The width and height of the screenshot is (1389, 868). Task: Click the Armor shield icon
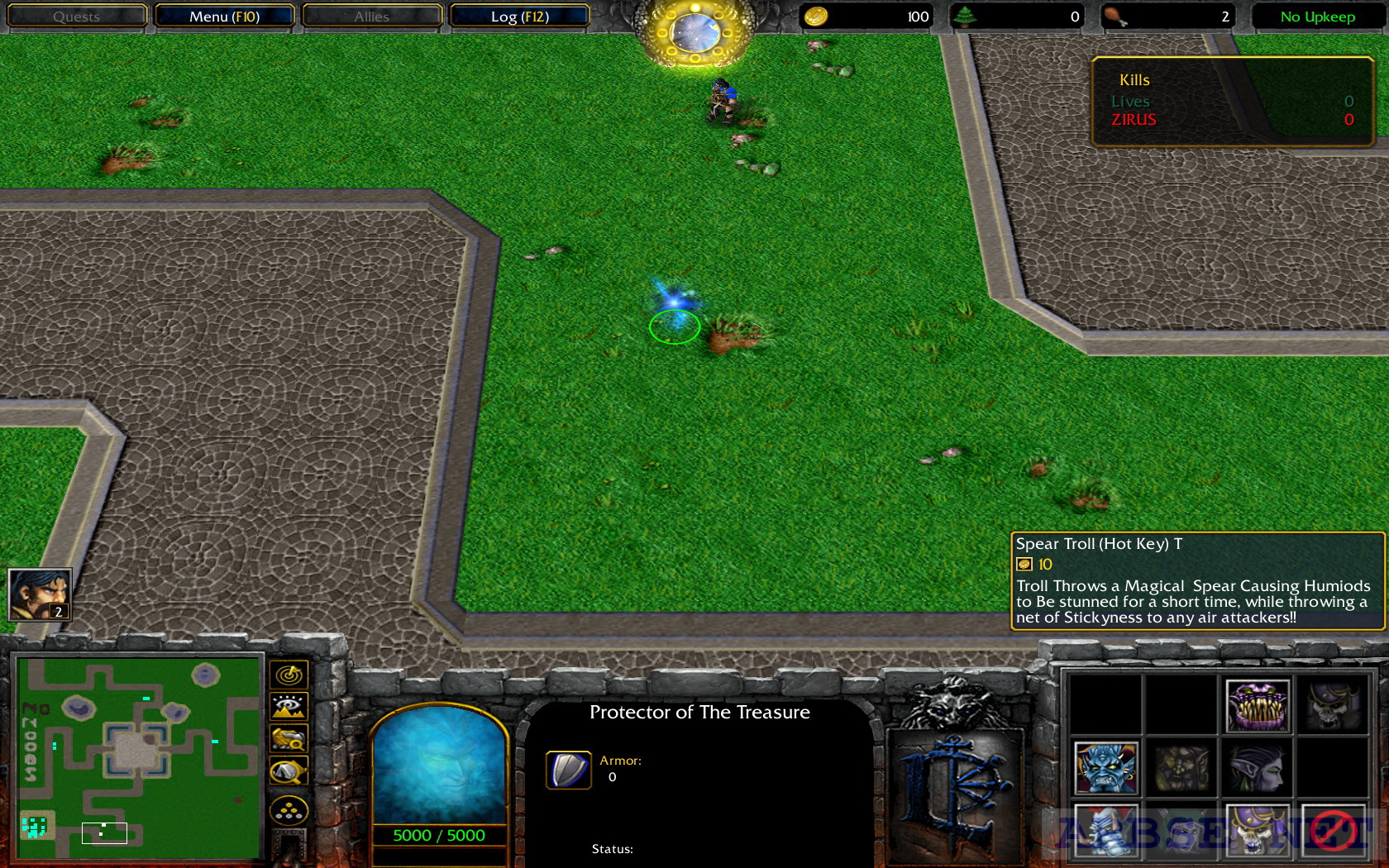tap(568, 770)
